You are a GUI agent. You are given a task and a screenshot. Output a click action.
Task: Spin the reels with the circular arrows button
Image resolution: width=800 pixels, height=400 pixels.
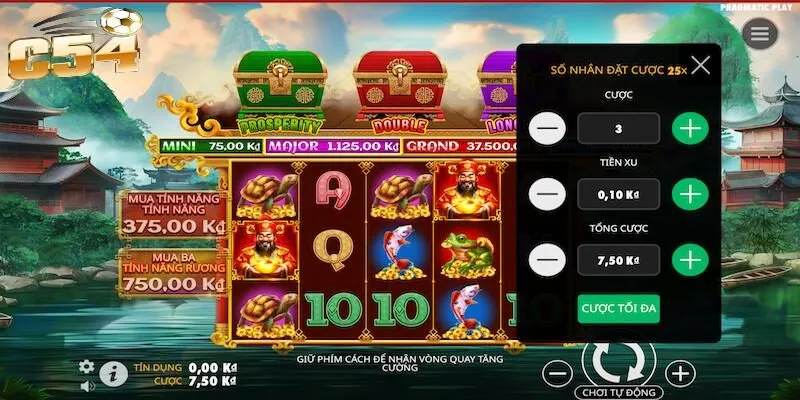coord(617,361)
